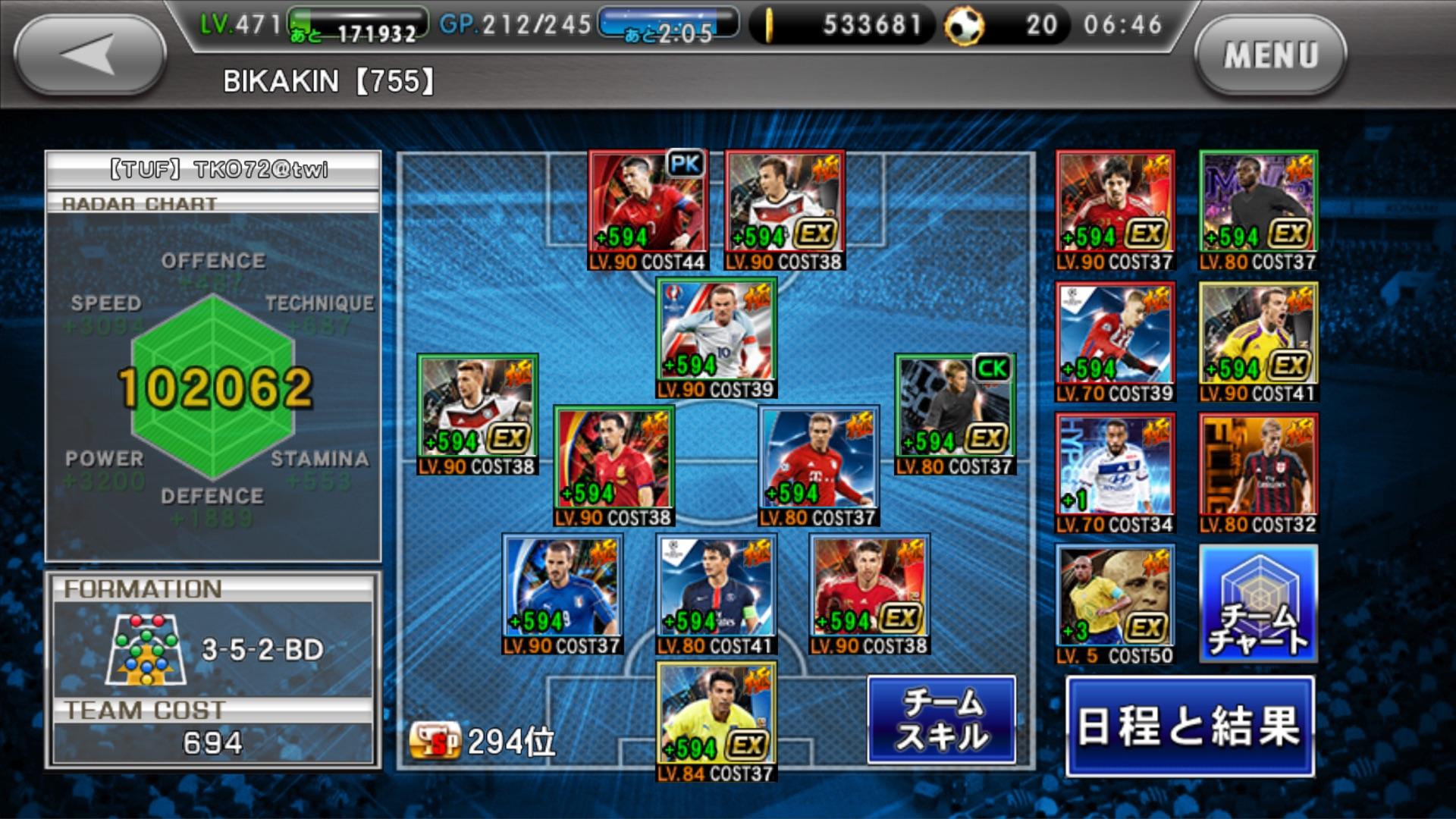Go back with the arrow button
The width and height of the screenshot is (1456, 819).
pos(89,55)
